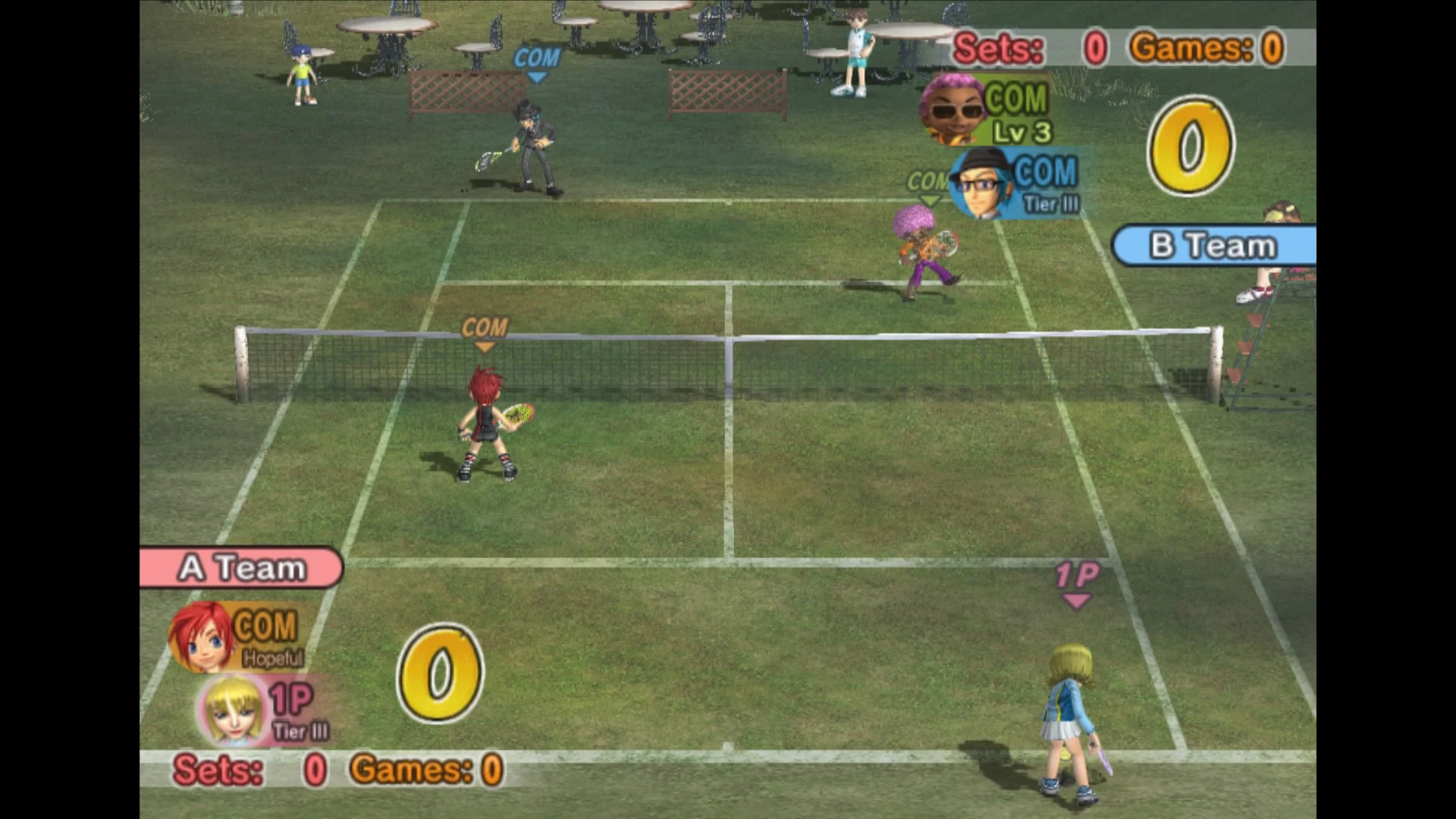Select the pink-haired COM player portrait

coord(952,109)
